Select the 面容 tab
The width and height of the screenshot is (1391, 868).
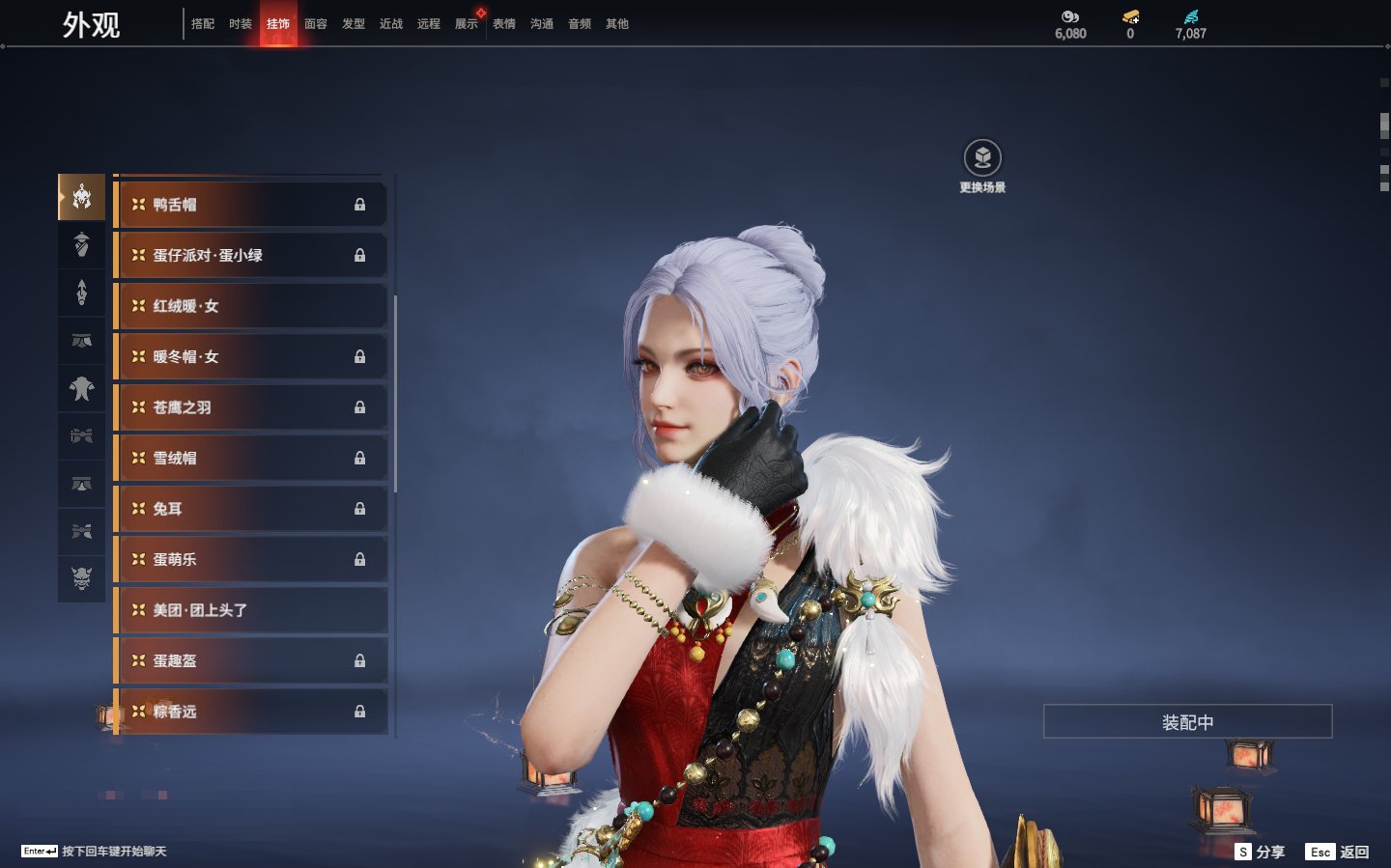coord(316,24)
